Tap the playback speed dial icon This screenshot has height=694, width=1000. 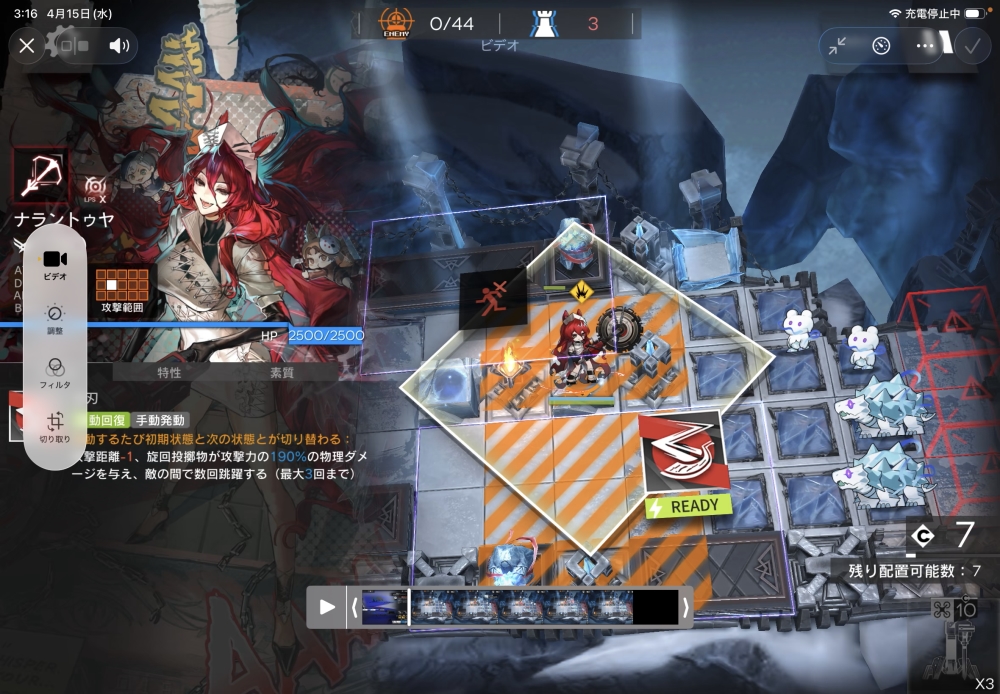[x=881, y=46]
